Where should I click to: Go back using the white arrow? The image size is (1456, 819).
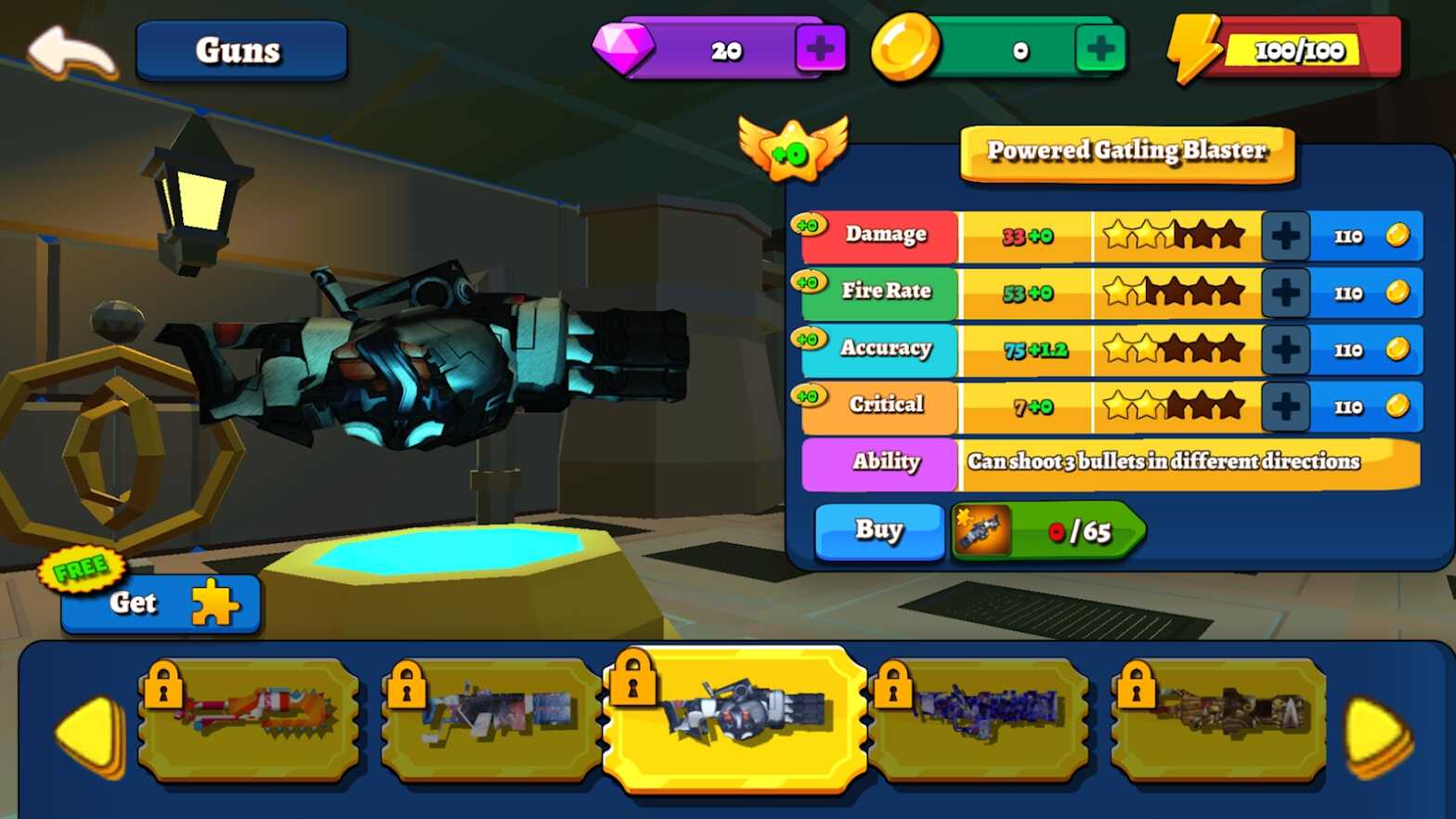[x=71, y=52]
